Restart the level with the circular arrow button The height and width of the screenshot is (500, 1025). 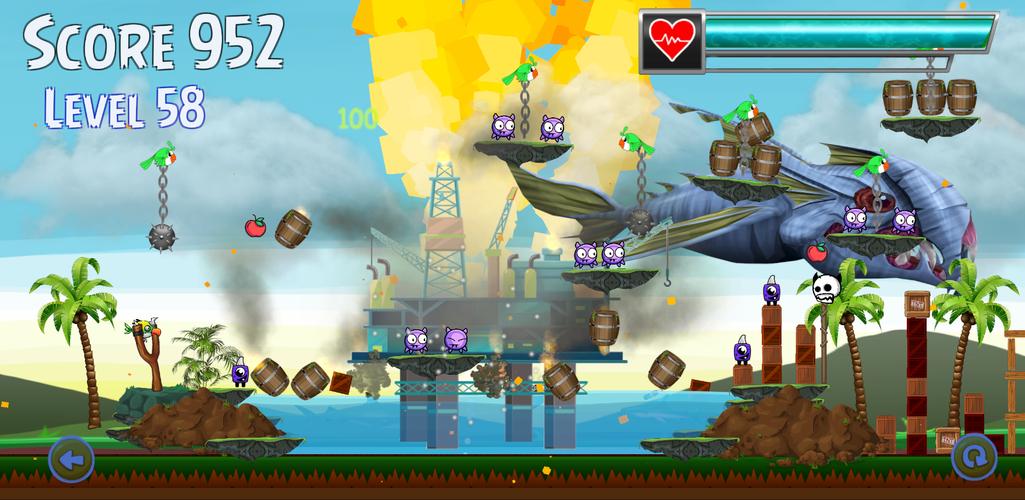[x=973, y=458]
